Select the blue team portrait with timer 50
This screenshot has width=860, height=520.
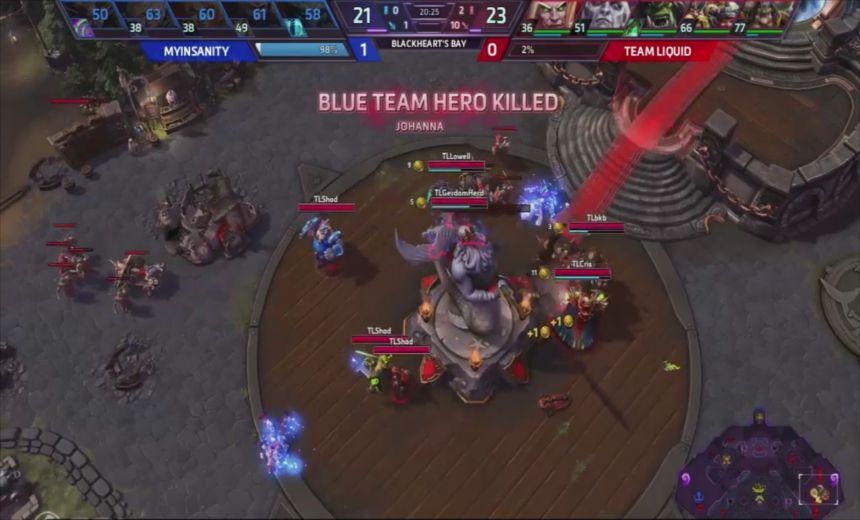tap(88, 16)
